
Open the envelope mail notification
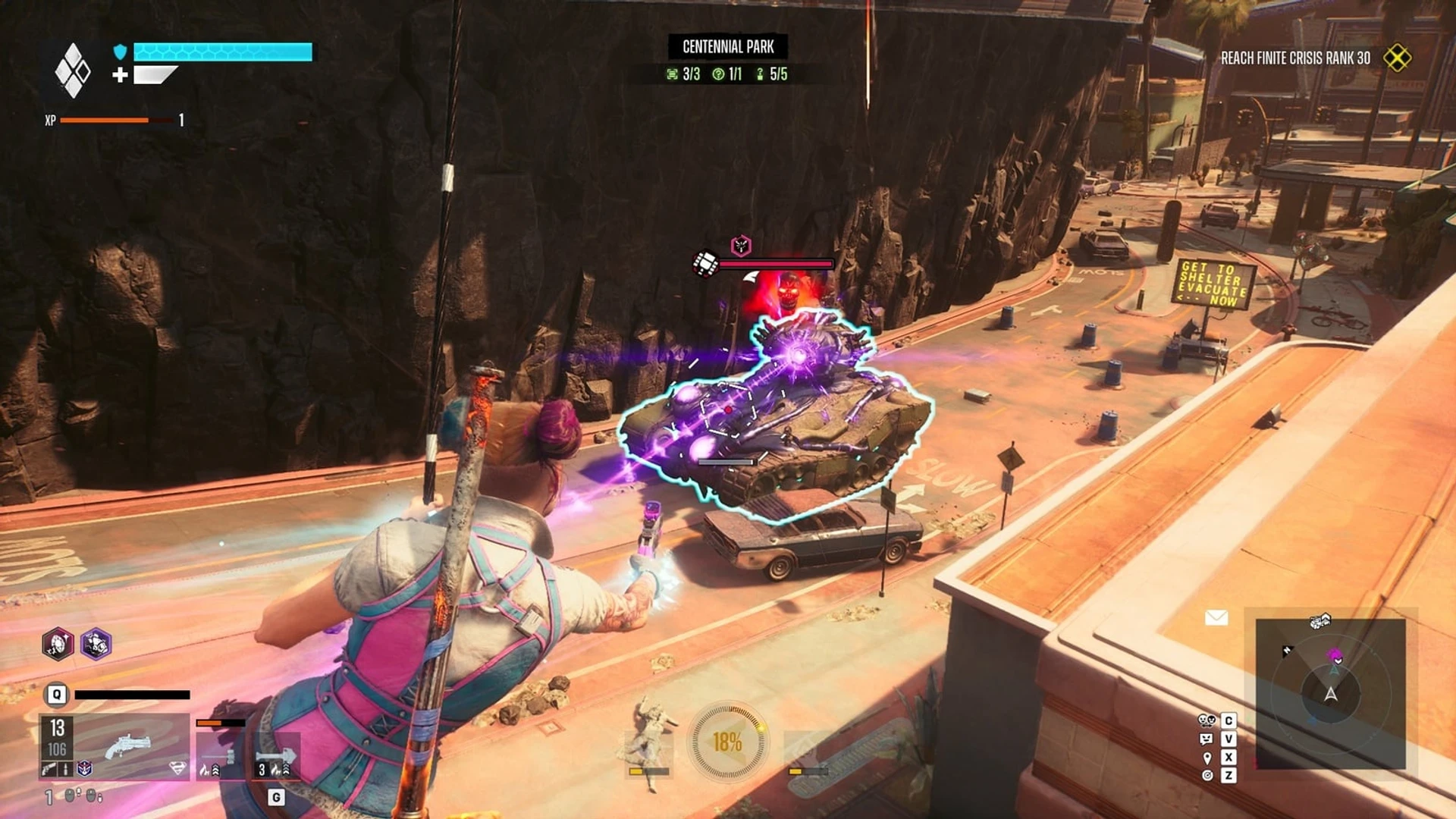pos(1216,618)
